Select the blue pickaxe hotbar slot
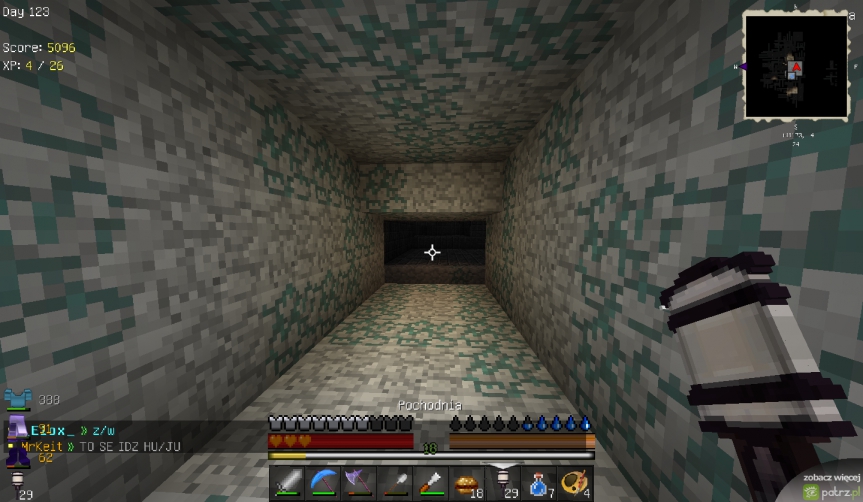 323,483
